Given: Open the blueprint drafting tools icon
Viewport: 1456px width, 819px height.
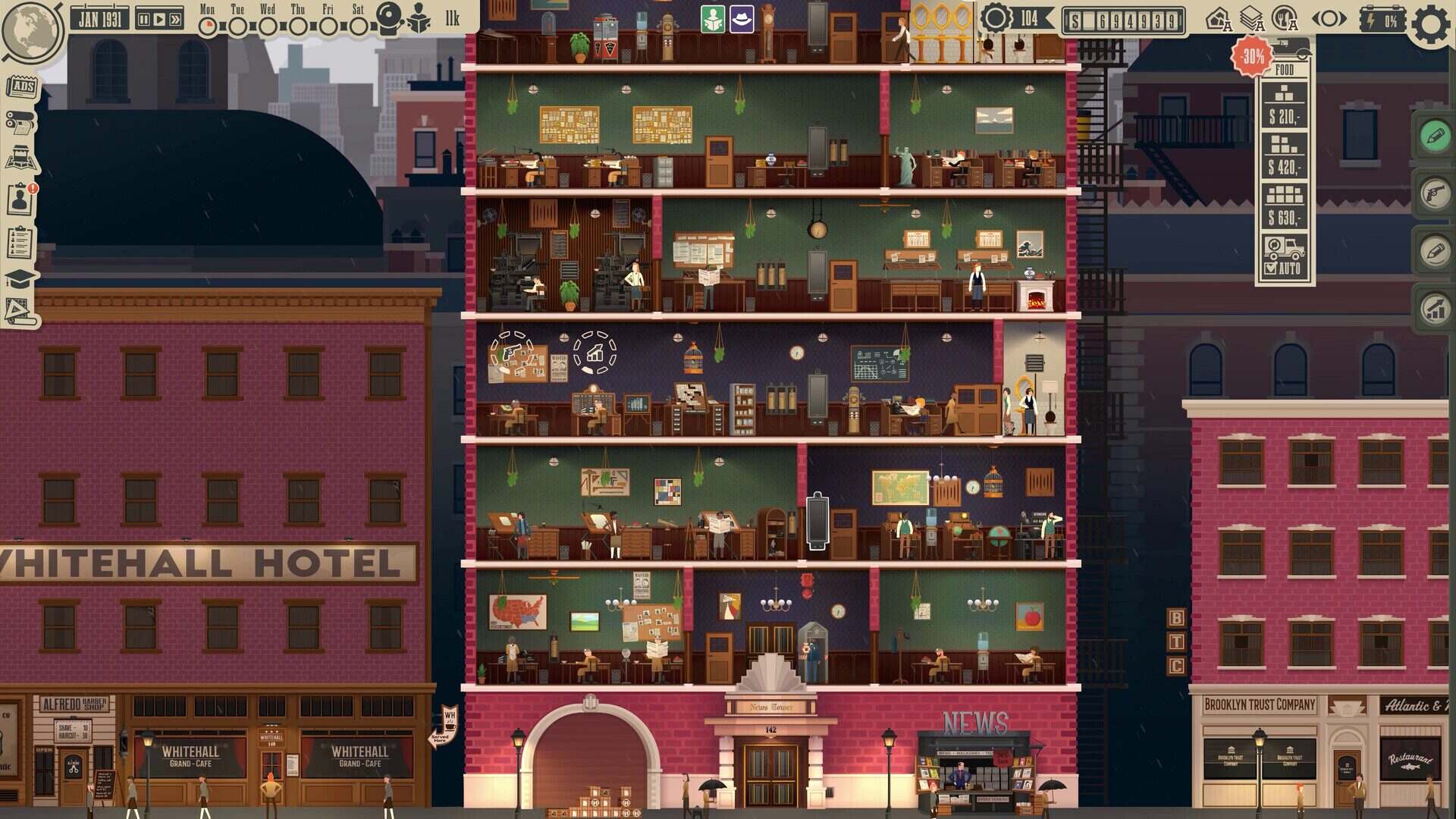Looking at the screenshot, I should pos(20,311).
